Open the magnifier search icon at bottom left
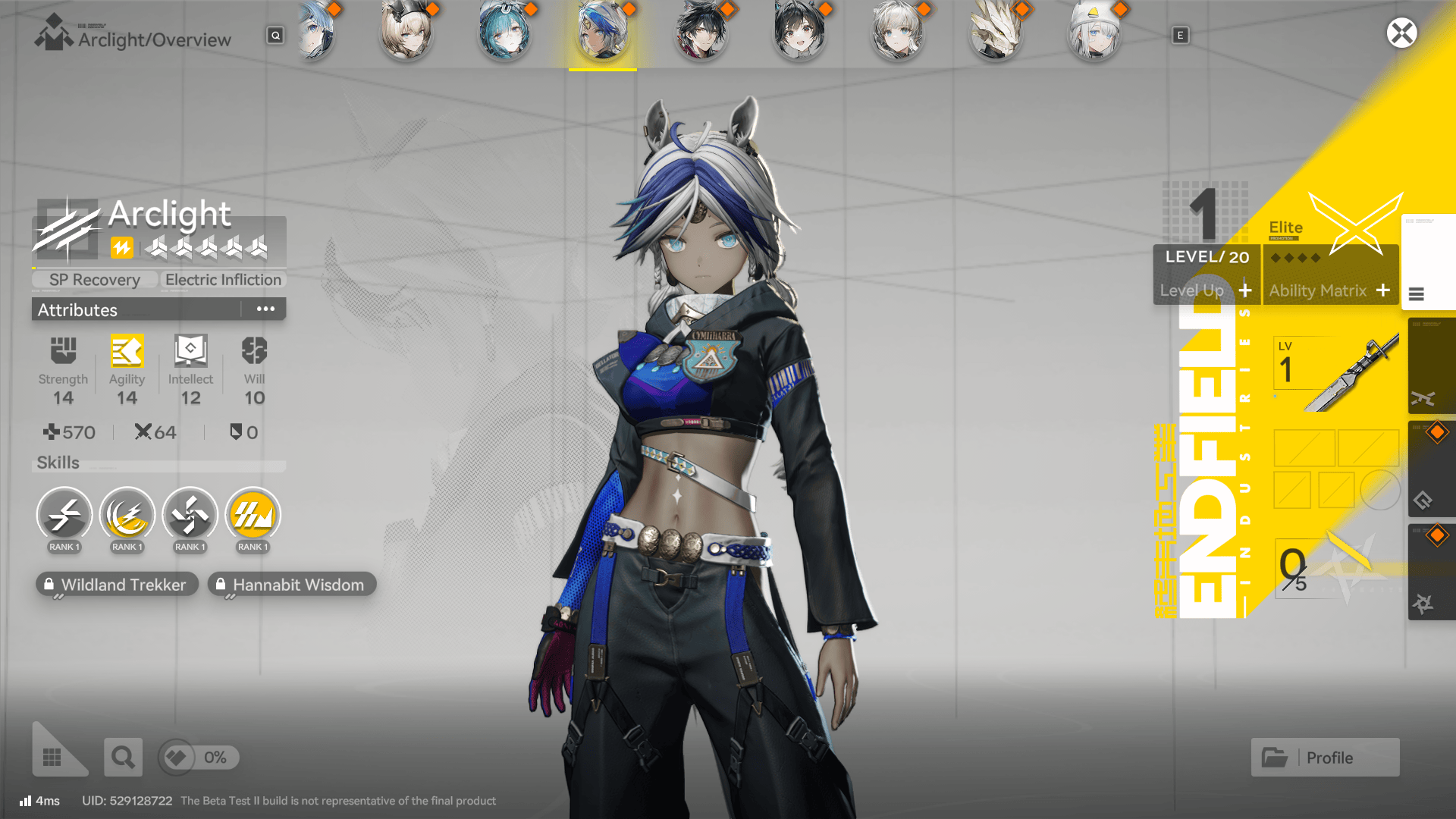The width and height of the screenshot is (1456, 819). (x=123, y=757)
